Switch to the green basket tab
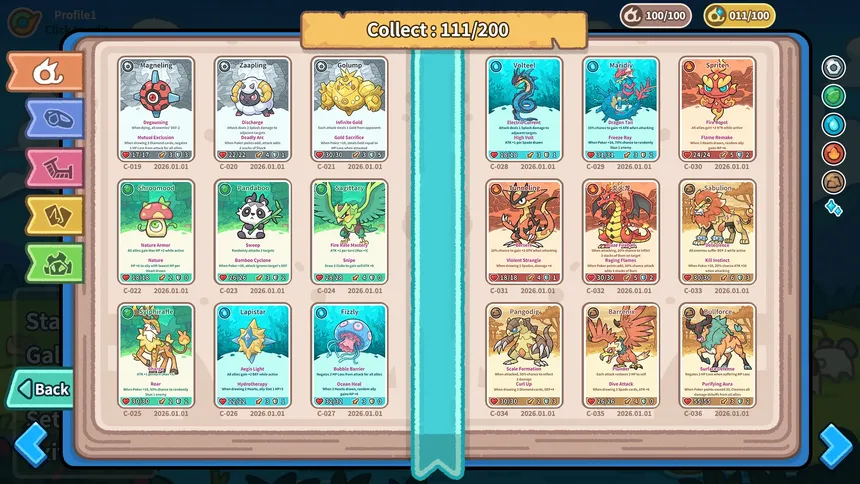The height and width of the screenshot is (484, 860). coord(52,262)
